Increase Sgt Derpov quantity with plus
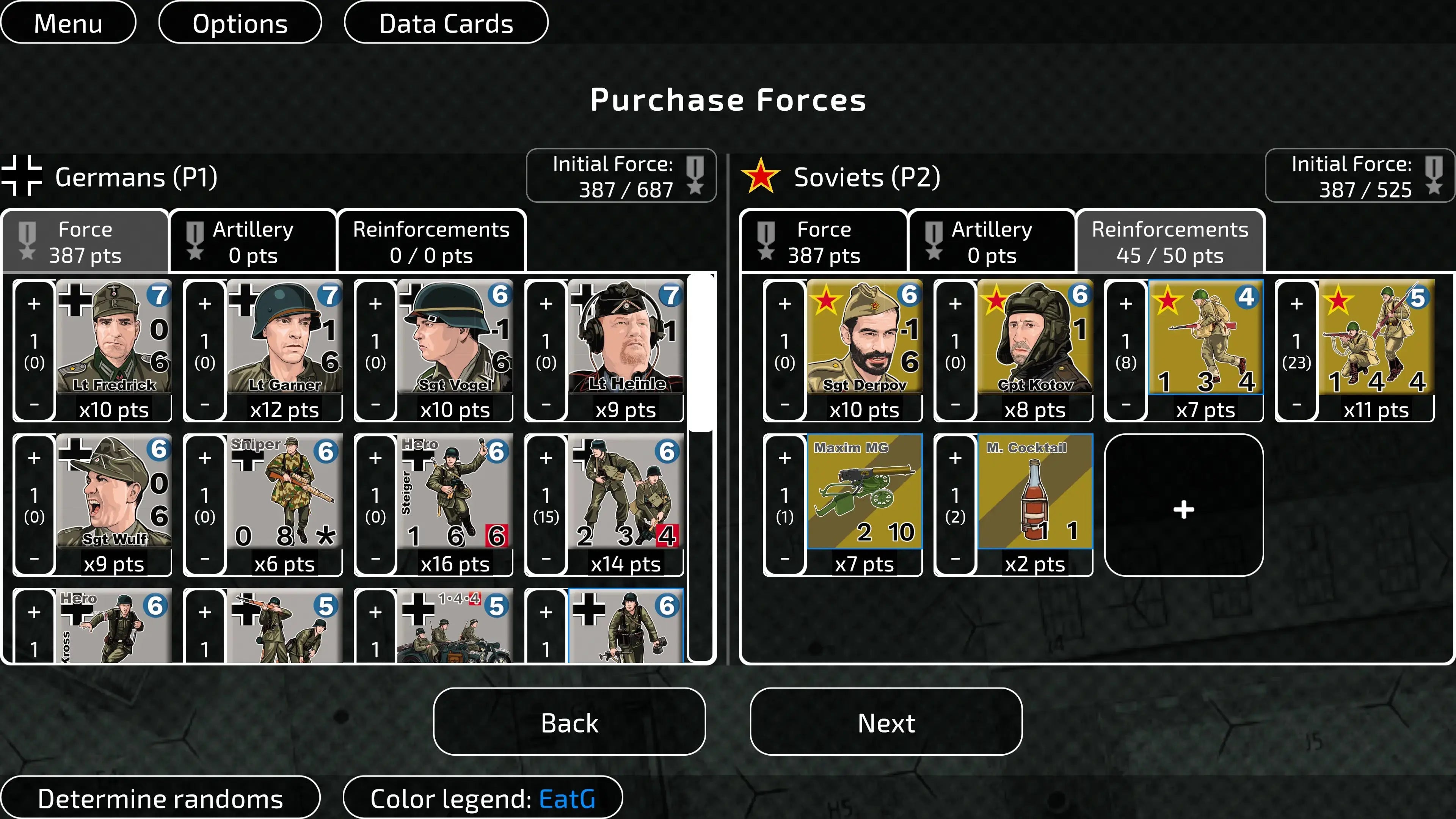 [784, 304]
